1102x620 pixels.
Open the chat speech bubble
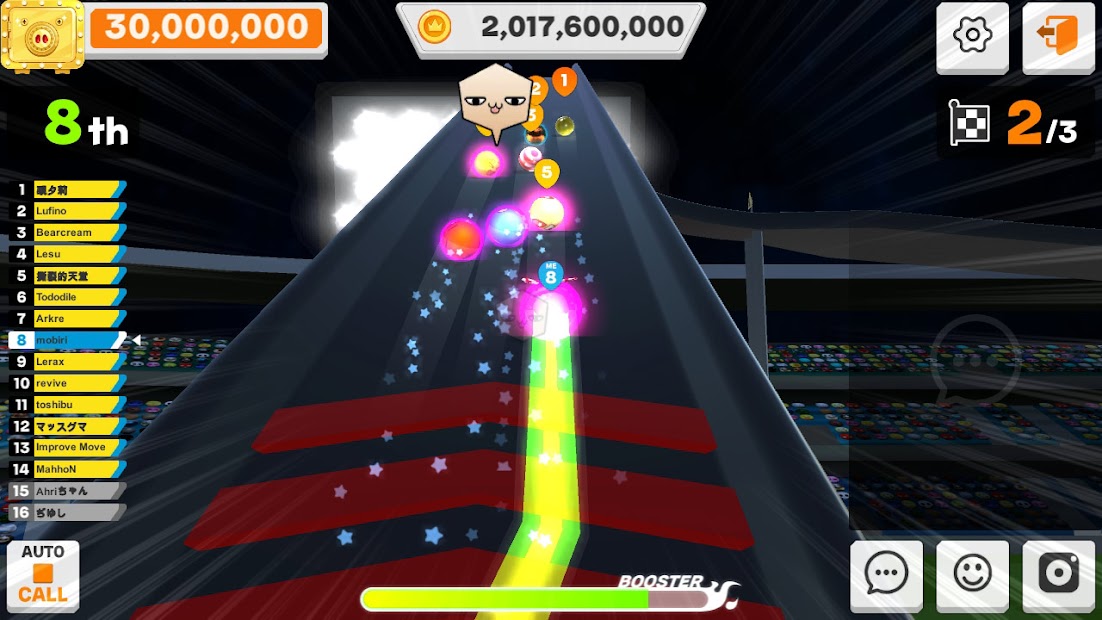886,574
